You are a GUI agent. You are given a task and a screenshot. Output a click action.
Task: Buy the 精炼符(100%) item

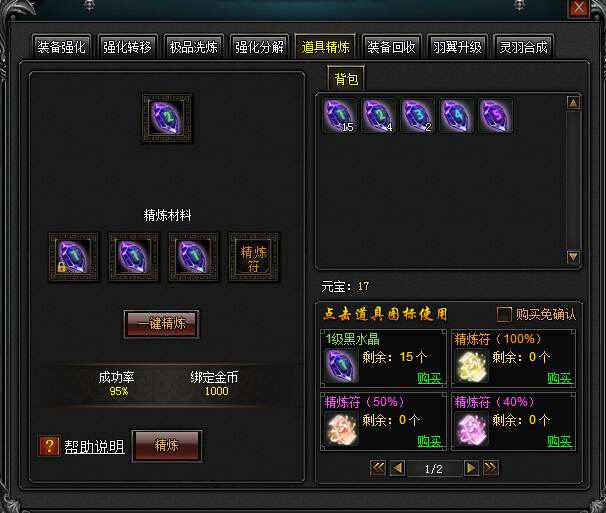tap(559, 378)
